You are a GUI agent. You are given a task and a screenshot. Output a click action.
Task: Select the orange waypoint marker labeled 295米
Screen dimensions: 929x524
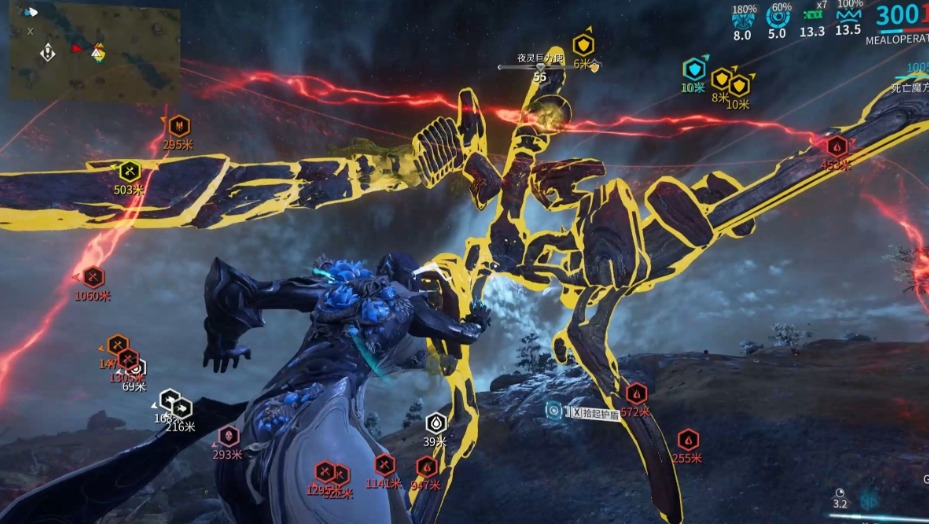click(x=178, y=126)
